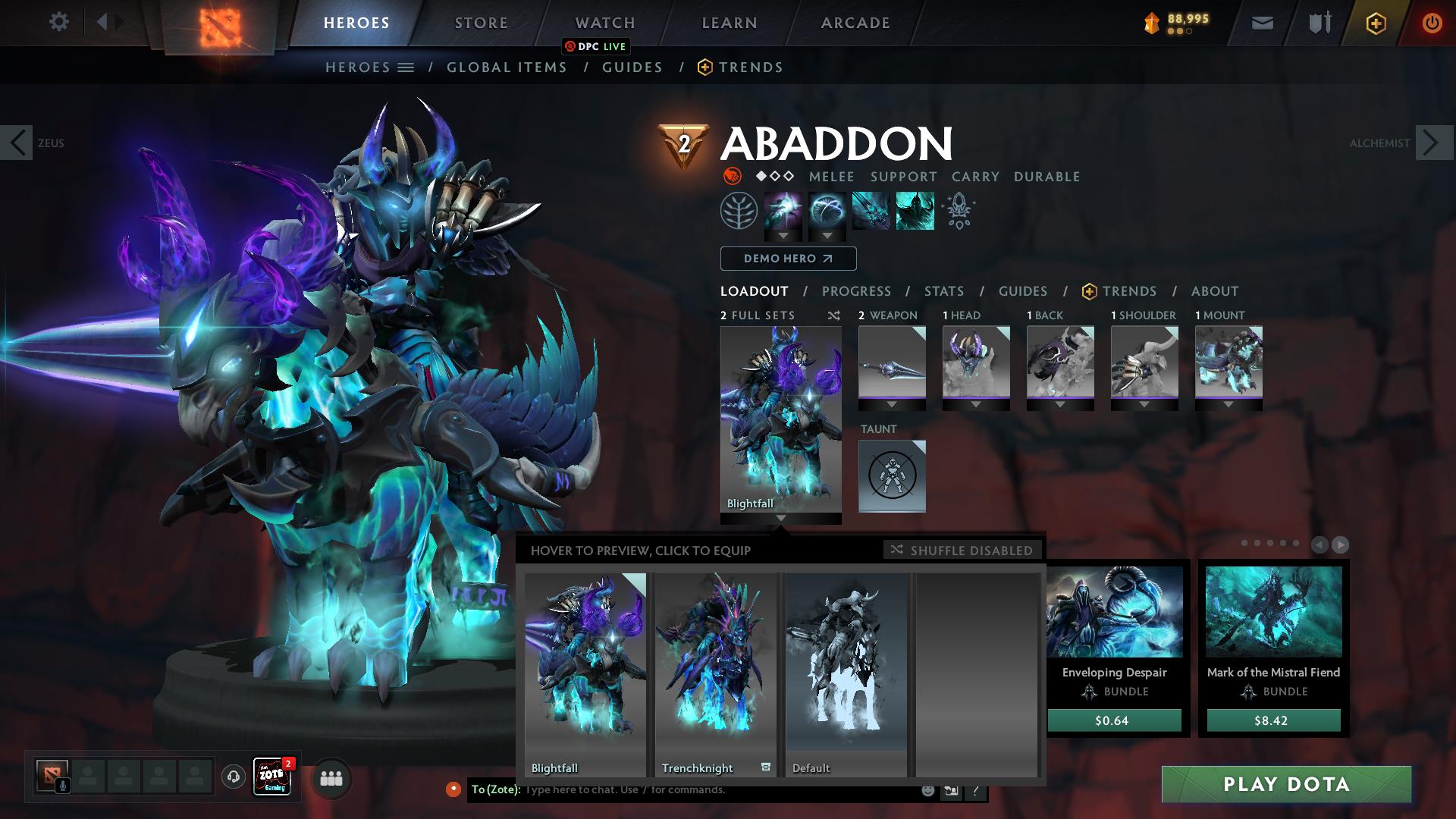Open the Taunt slot icon
This screenshot has width=1456, height=819.
[892, 476]
